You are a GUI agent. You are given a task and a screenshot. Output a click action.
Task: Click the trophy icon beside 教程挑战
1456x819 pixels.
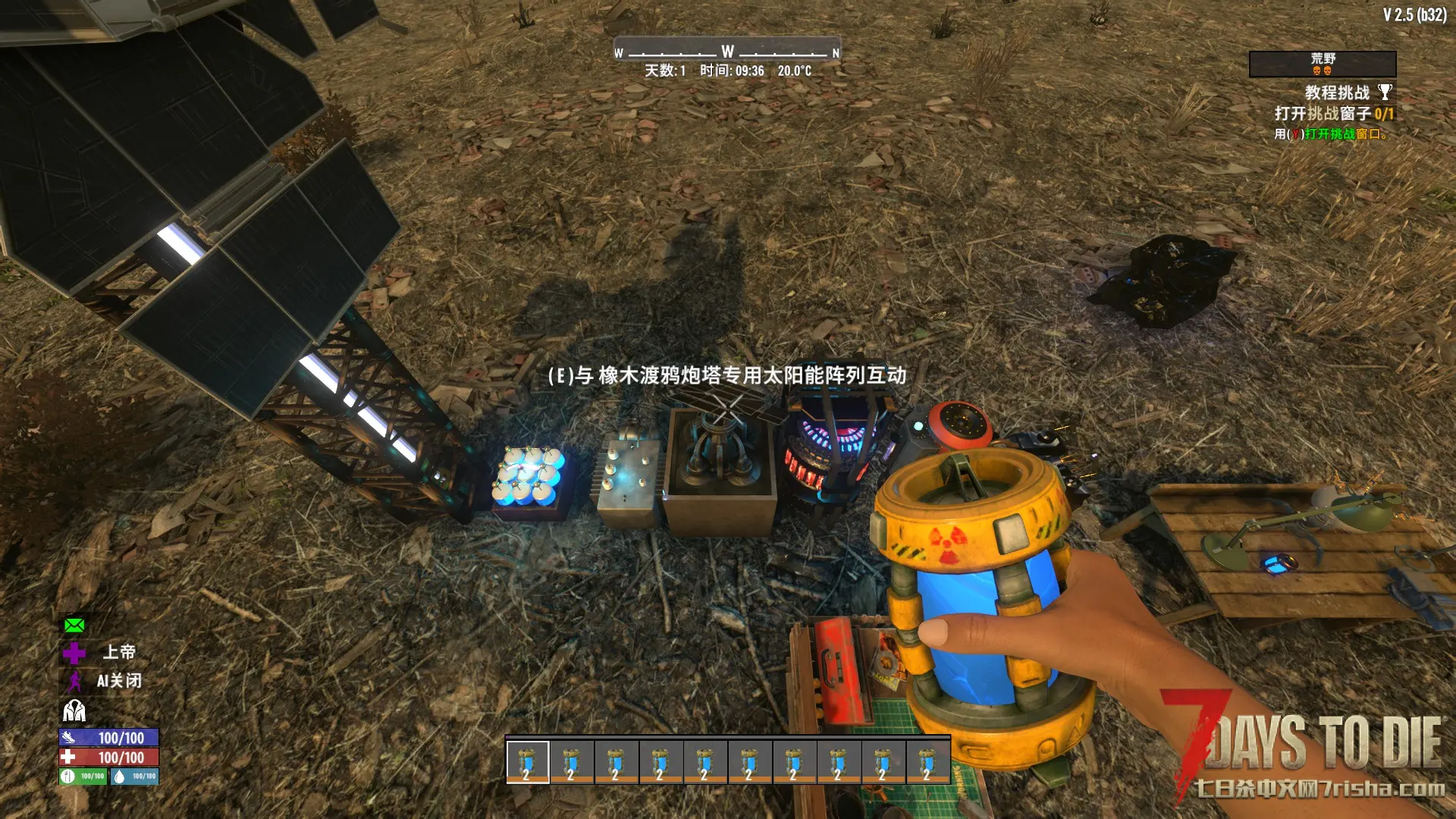[x=1385, y=93]
